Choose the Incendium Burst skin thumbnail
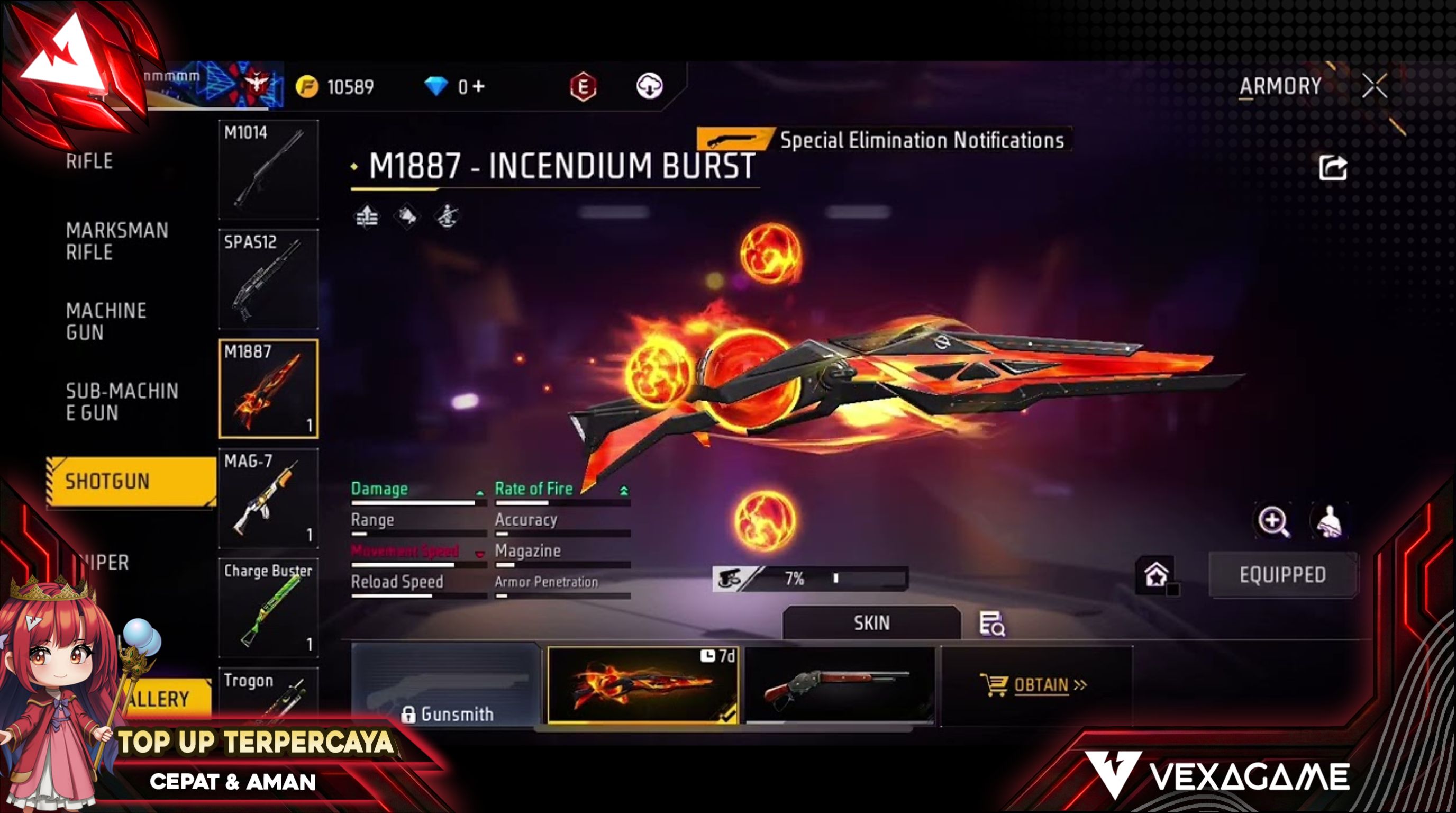 (643, 685)
